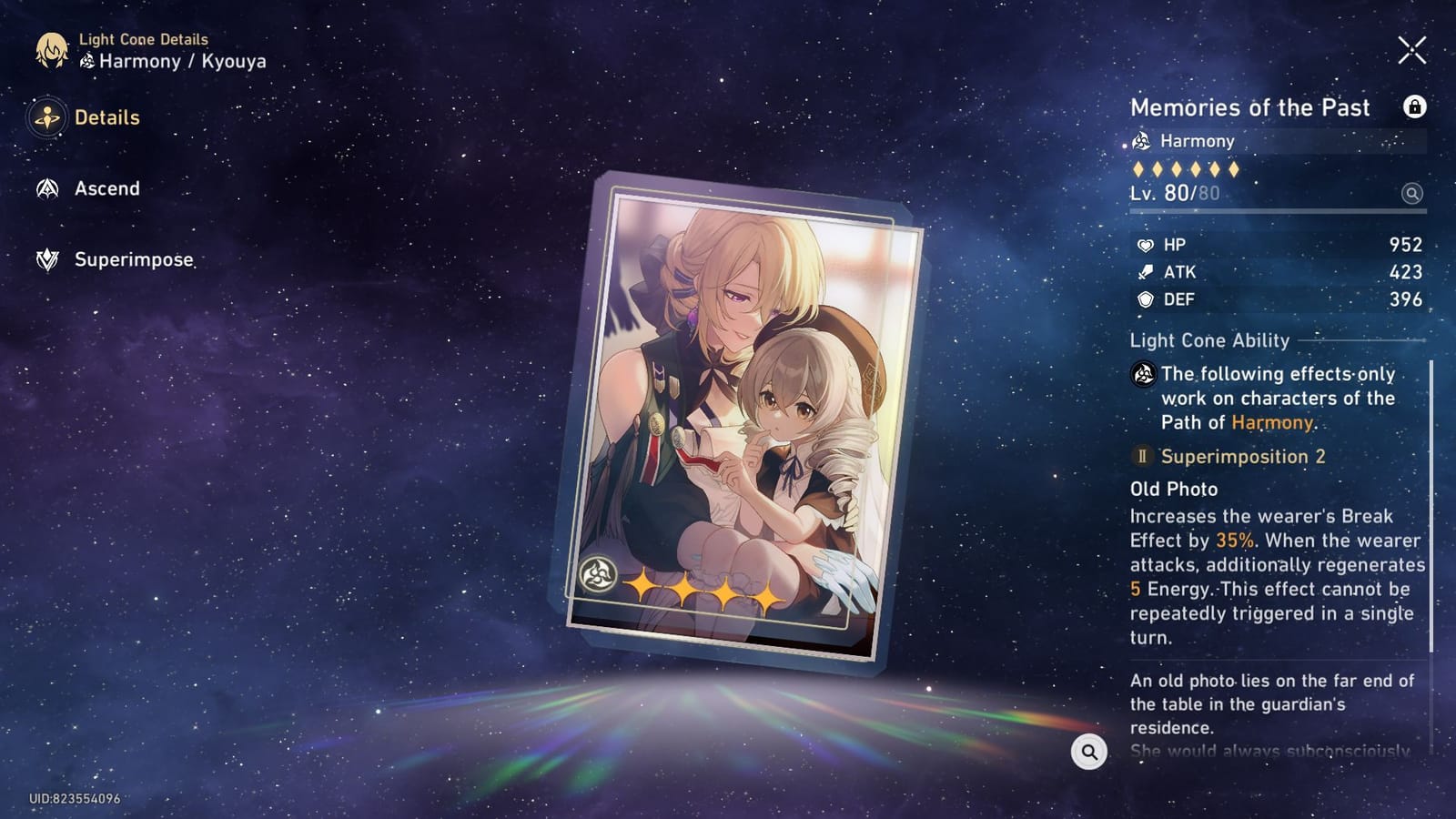
Task: Toggle the lock on Memories of the Past
Action: pyautogui.click(x=1416, y=107)
